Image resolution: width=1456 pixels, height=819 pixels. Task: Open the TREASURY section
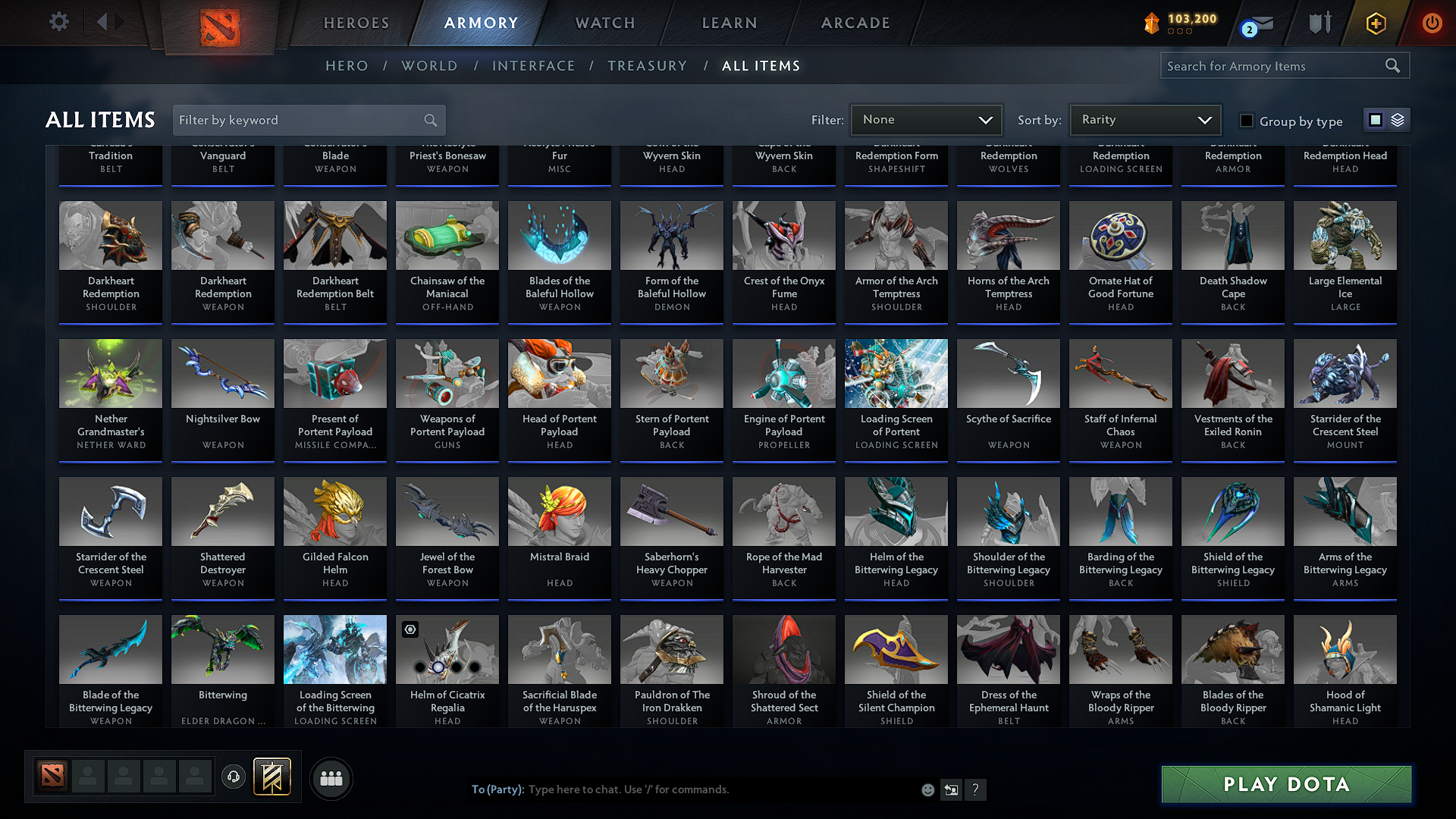tap(647, 65)
